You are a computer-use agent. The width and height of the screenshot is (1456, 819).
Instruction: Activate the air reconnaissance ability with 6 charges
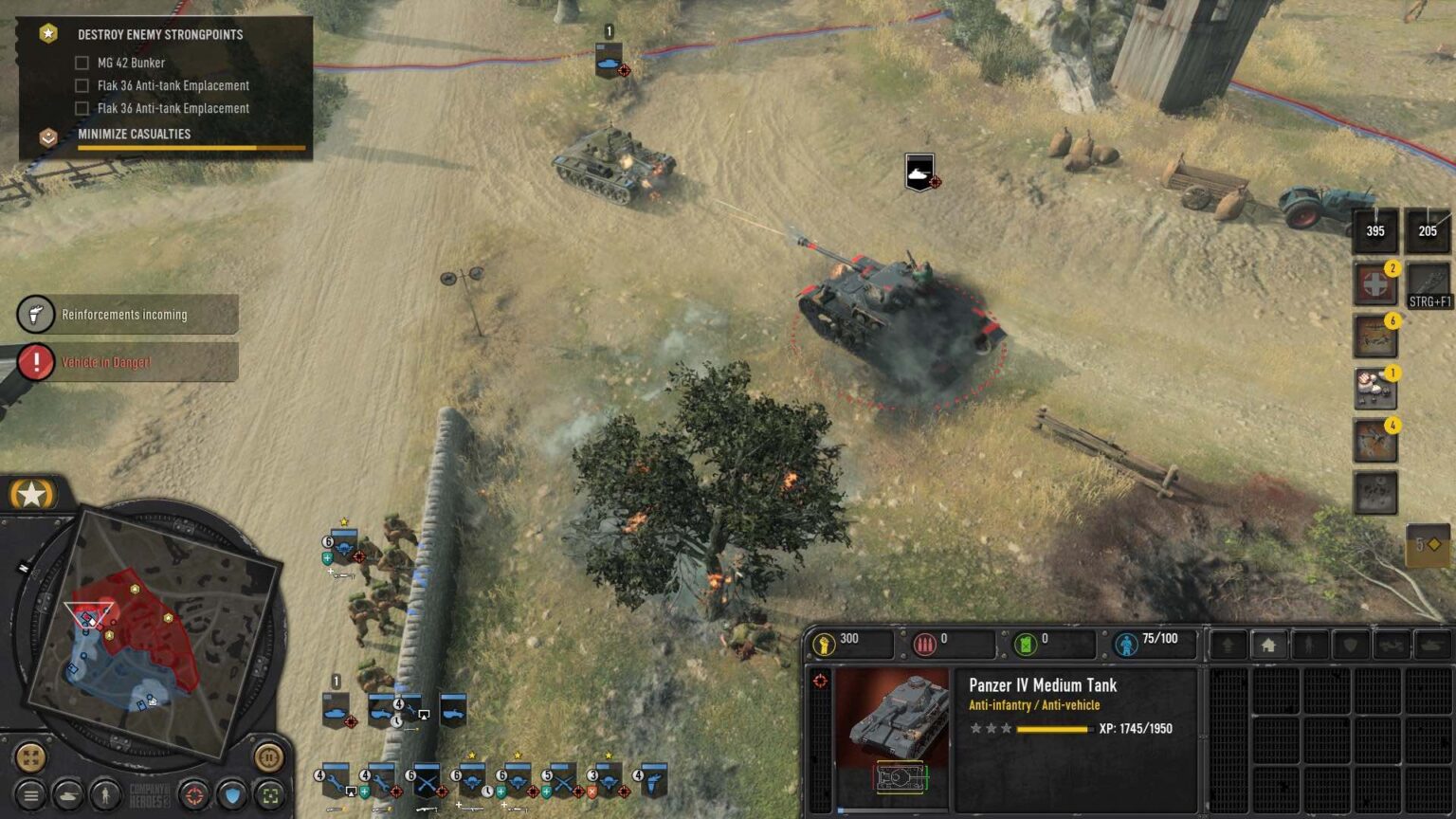(x=1375, y=334)
